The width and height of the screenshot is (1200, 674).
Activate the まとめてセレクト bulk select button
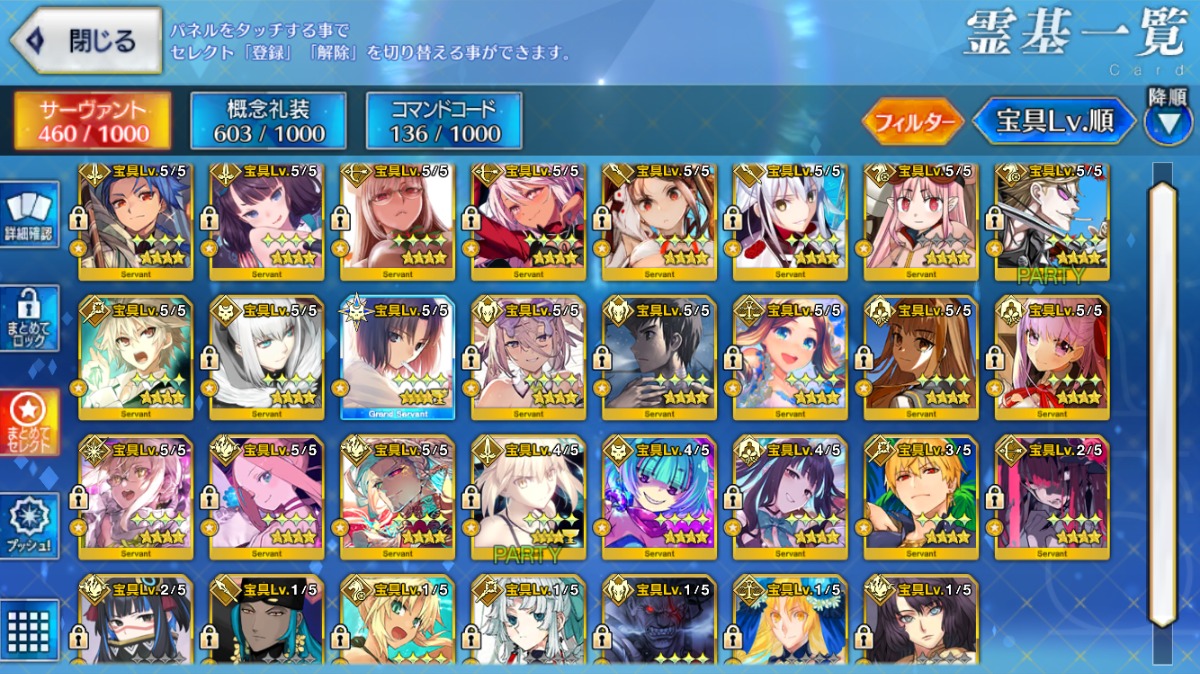(x=32, y=421)
